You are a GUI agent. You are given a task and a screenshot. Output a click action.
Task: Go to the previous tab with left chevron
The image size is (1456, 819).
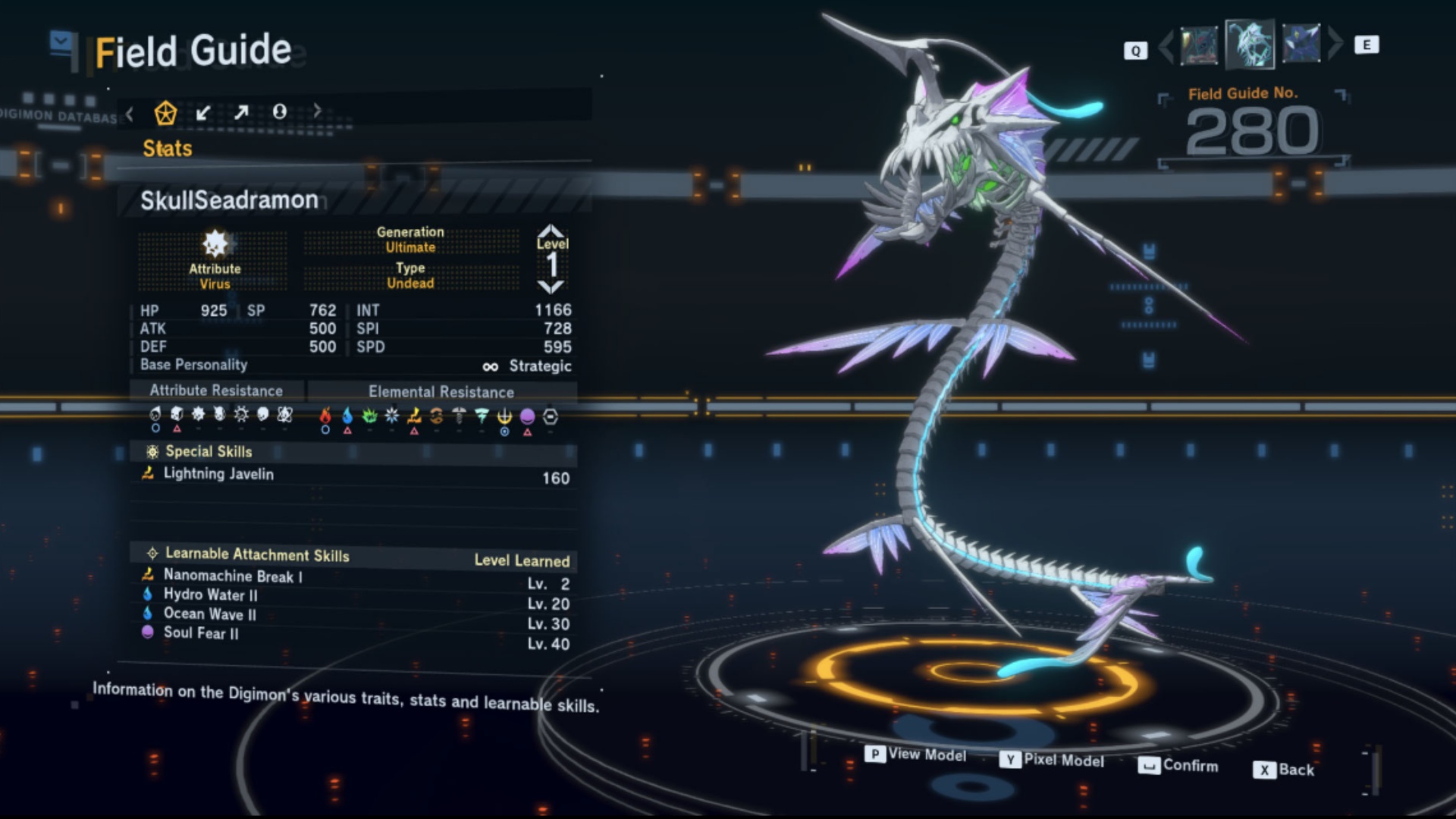(130, 114)
